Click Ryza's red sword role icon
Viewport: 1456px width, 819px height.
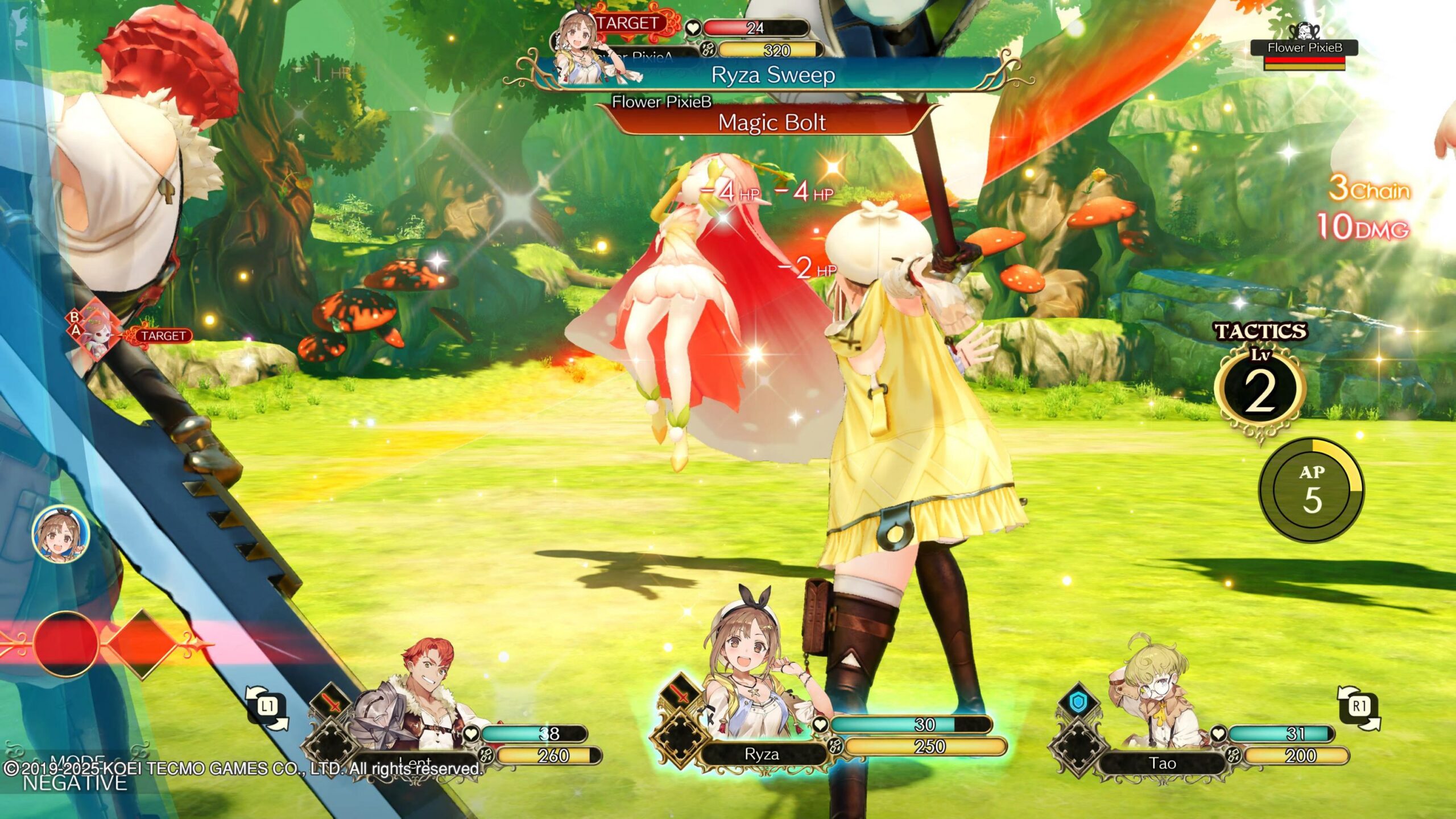tap(681, 694)
